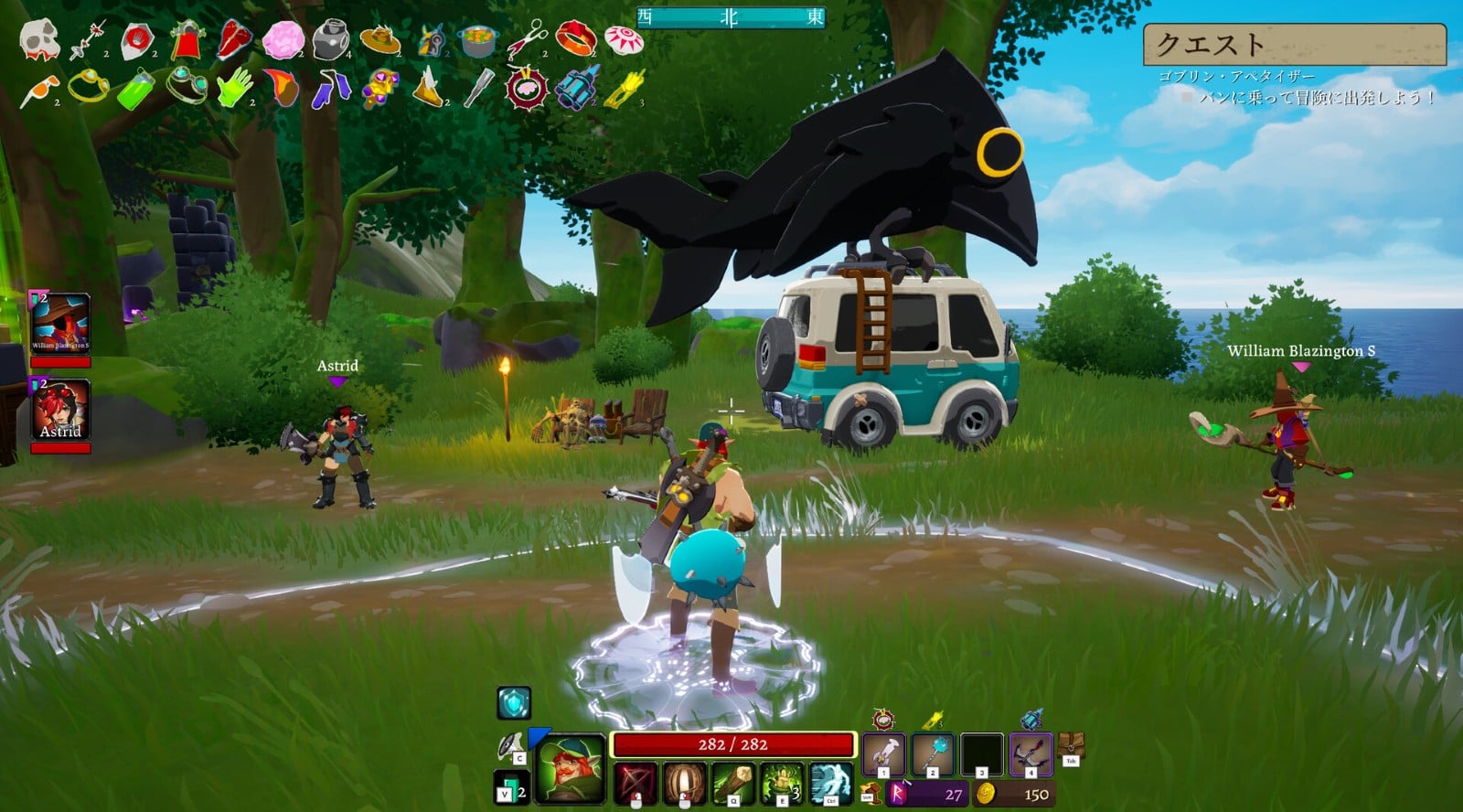Select the skull item icon
1463x812 pixels.
click(39, 39)
